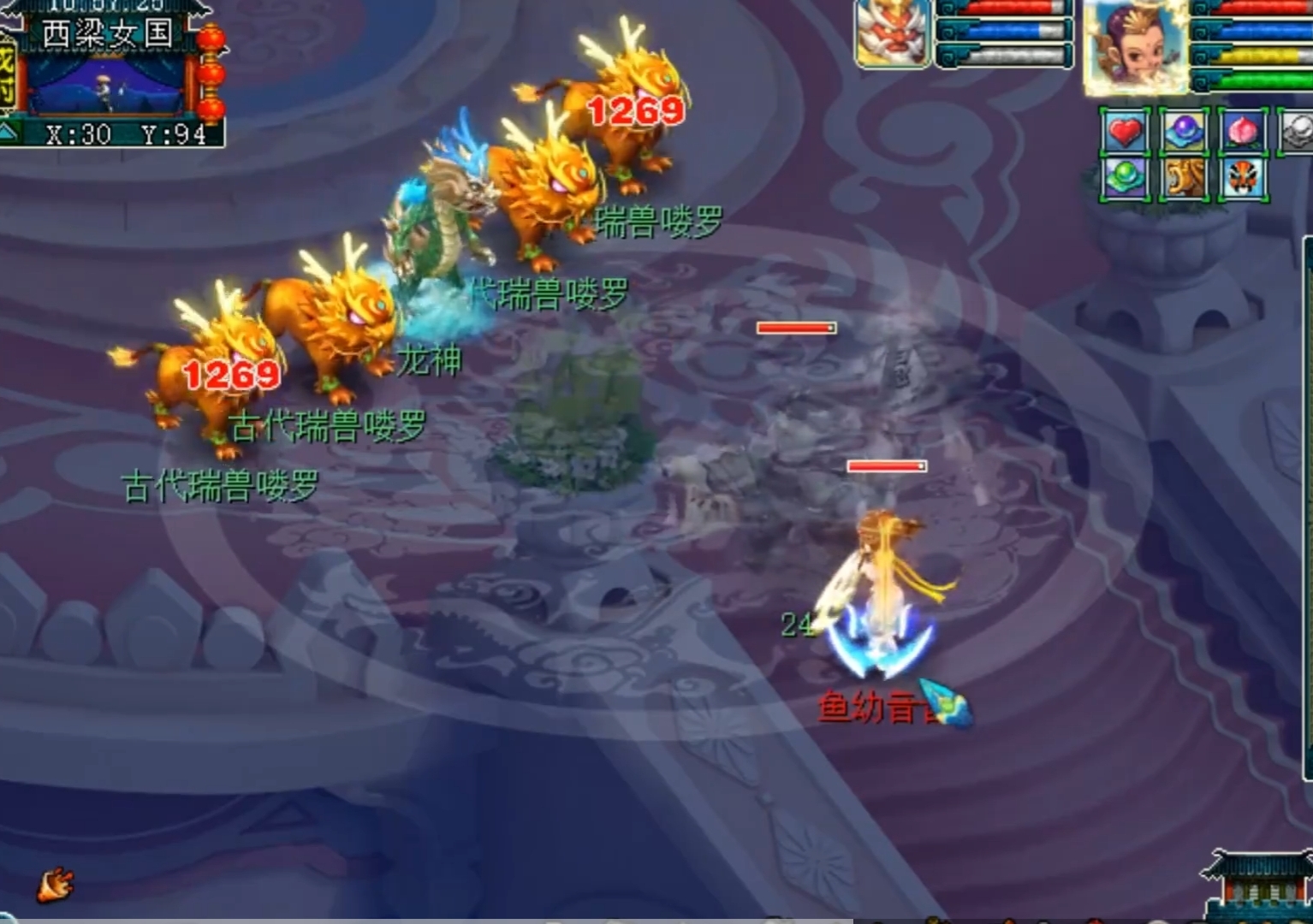Select the golden tiger buff icon
Viewport: 1313px width, 924px height.
pyautogui.click(x=1184, y=178)
